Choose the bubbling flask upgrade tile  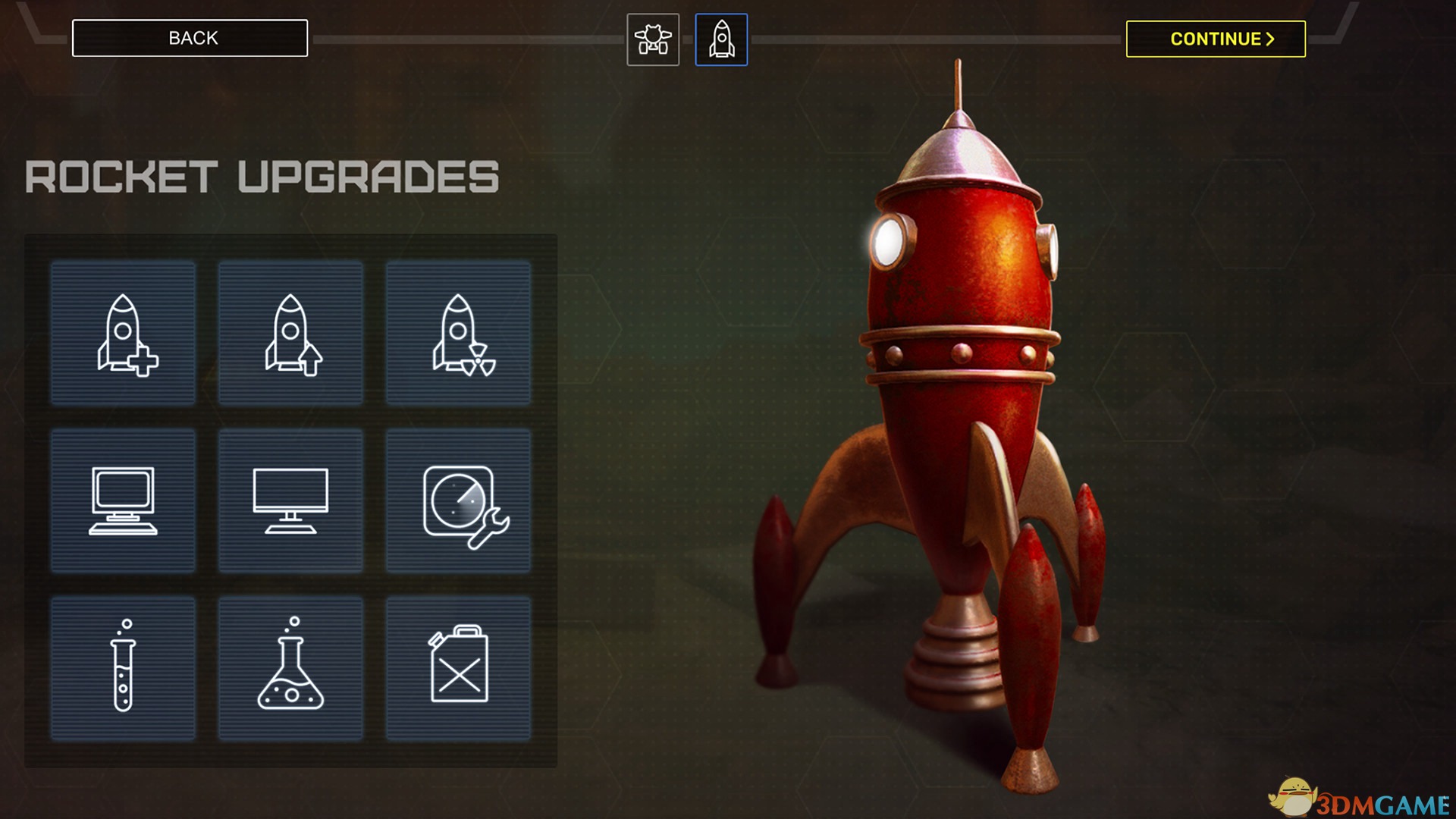[x=290, y=667]
